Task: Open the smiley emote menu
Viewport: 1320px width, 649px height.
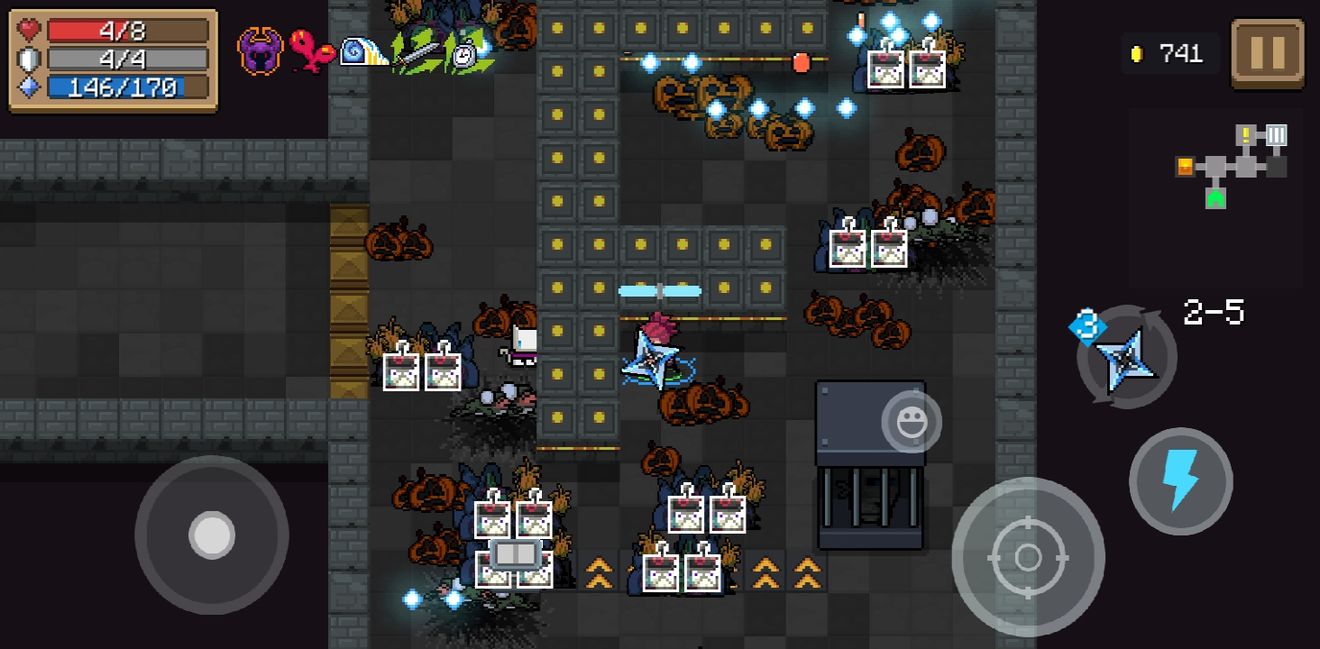Action: (x=911, y=423)
